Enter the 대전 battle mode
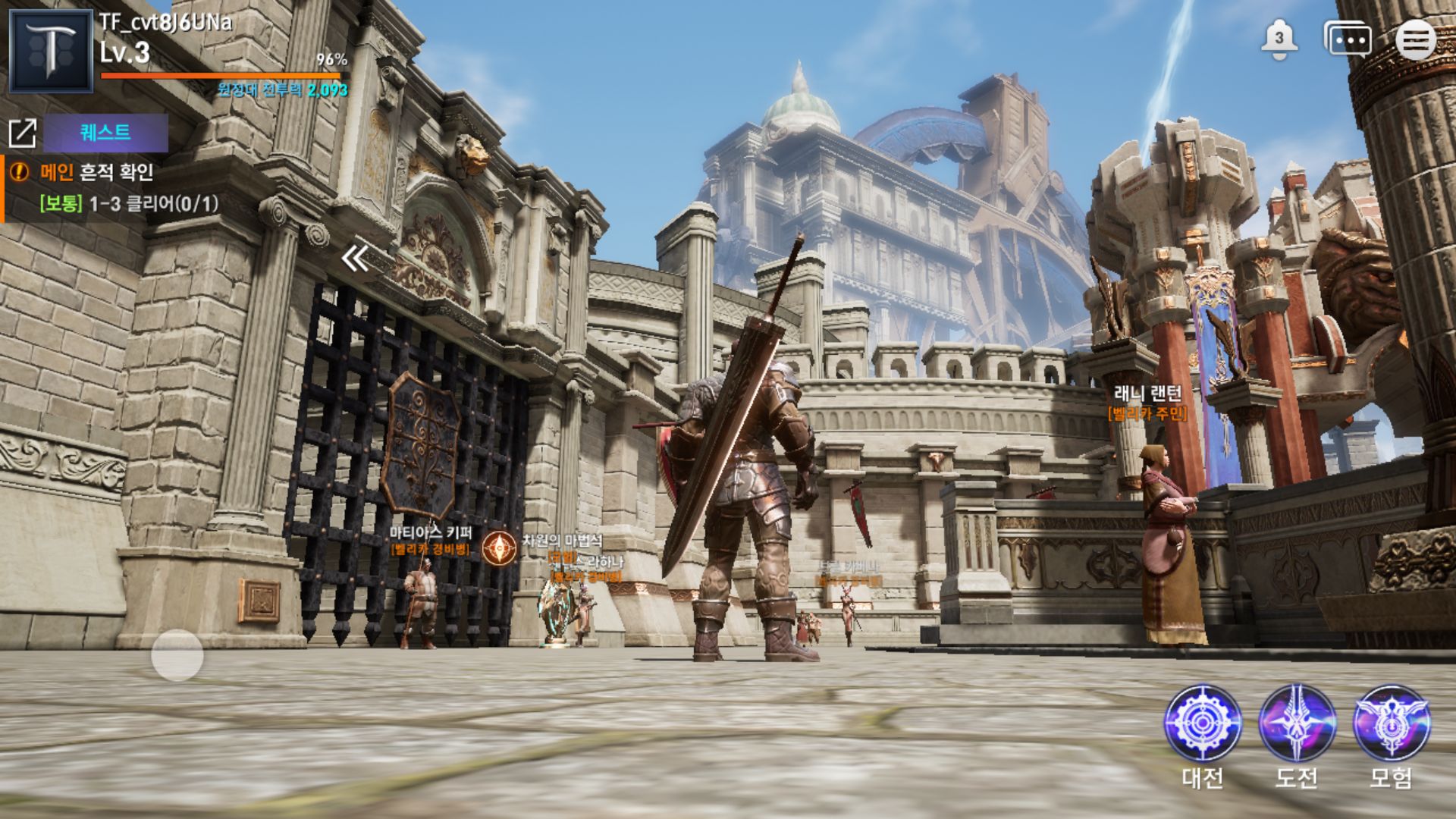 (1203, 724)
